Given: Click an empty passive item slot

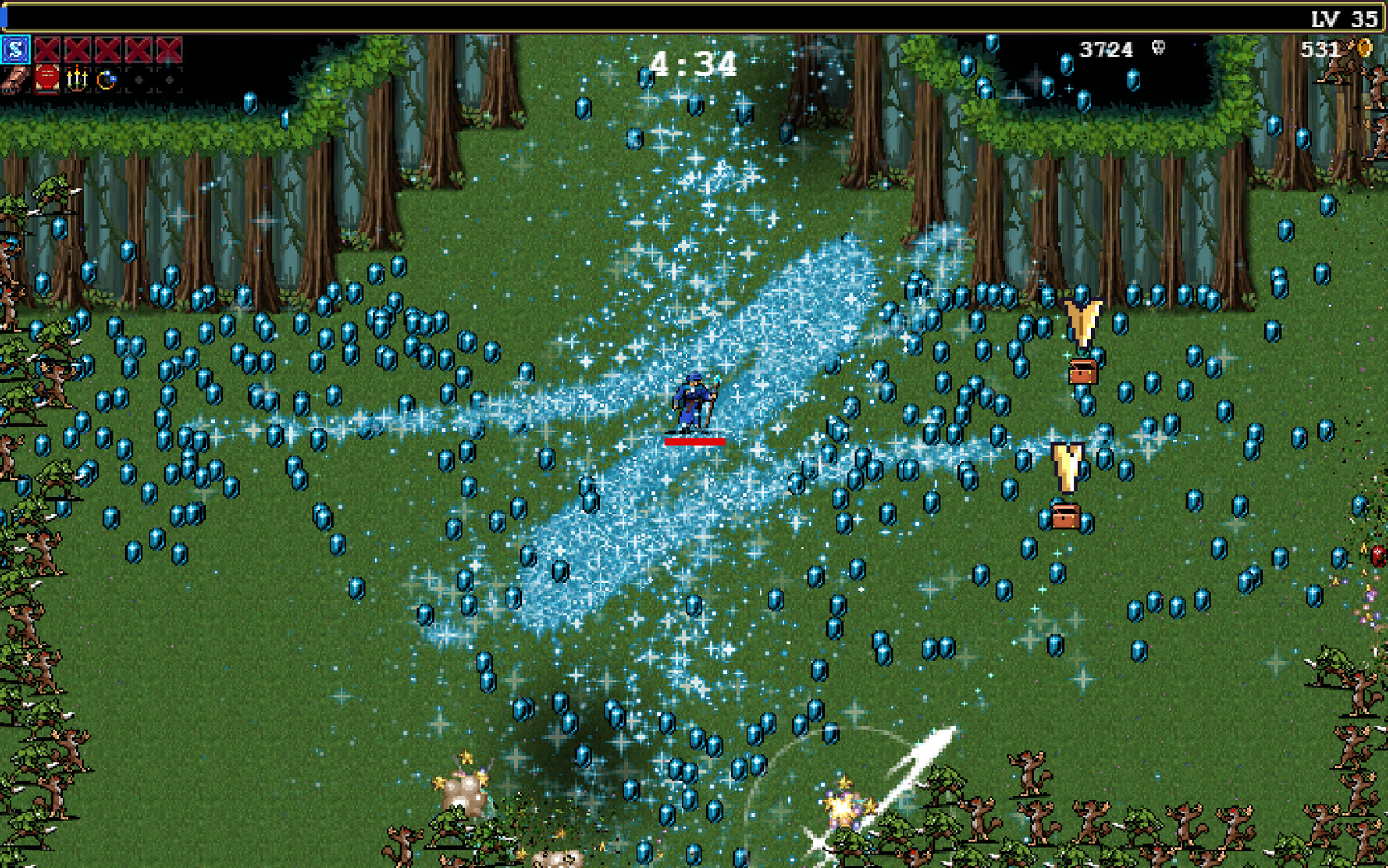Looking at the screenshot, I should [x=138, y=82].
